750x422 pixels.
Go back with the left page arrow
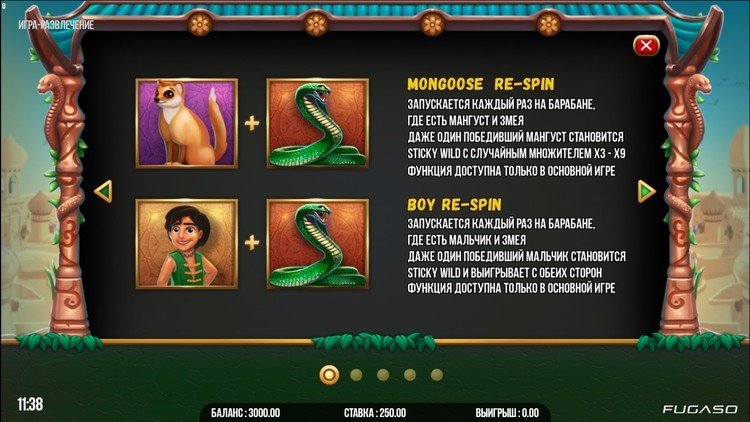(x=101, y=189)
